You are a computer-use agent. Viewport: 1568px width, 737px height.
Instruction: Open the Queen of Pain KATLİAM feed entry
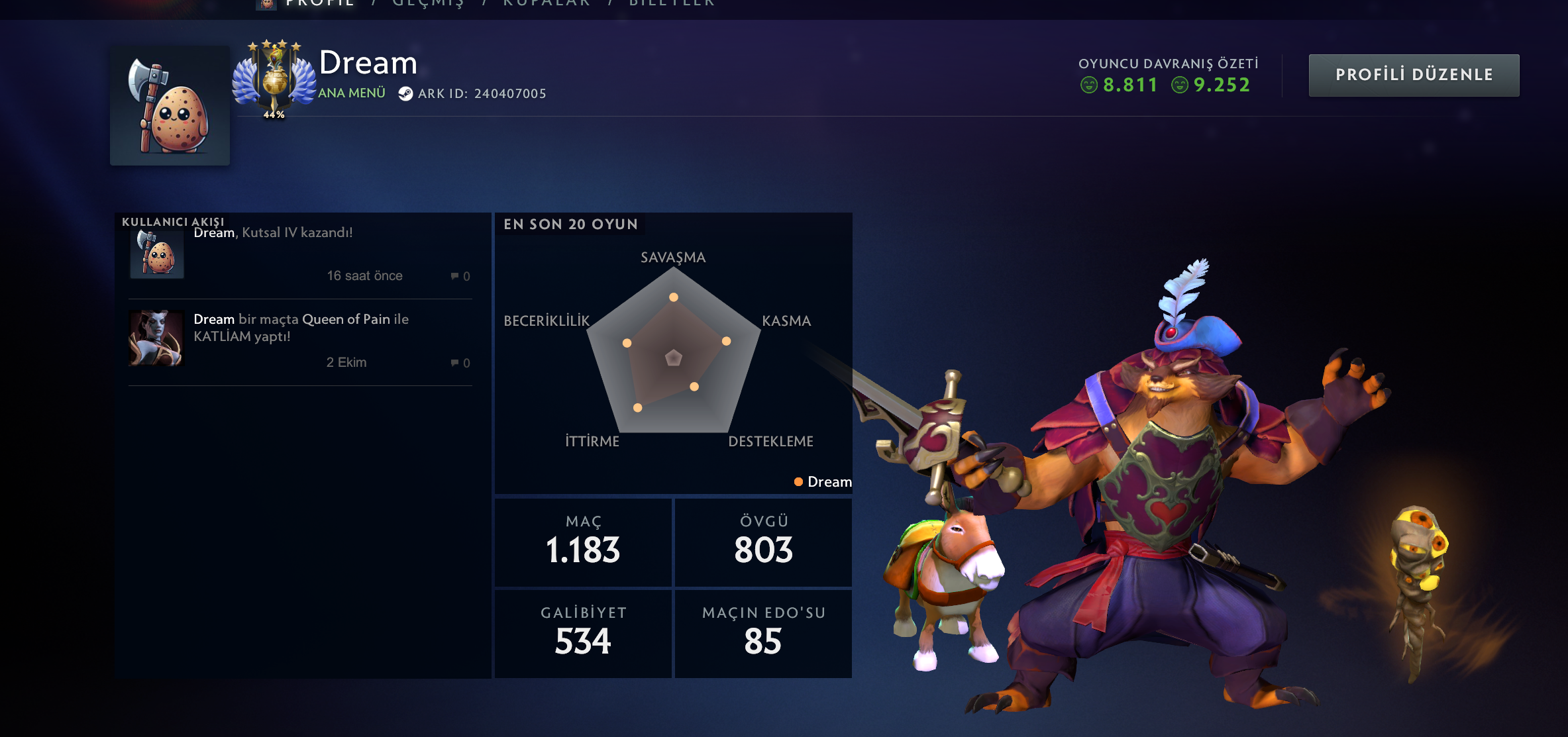tap(301, 328)
